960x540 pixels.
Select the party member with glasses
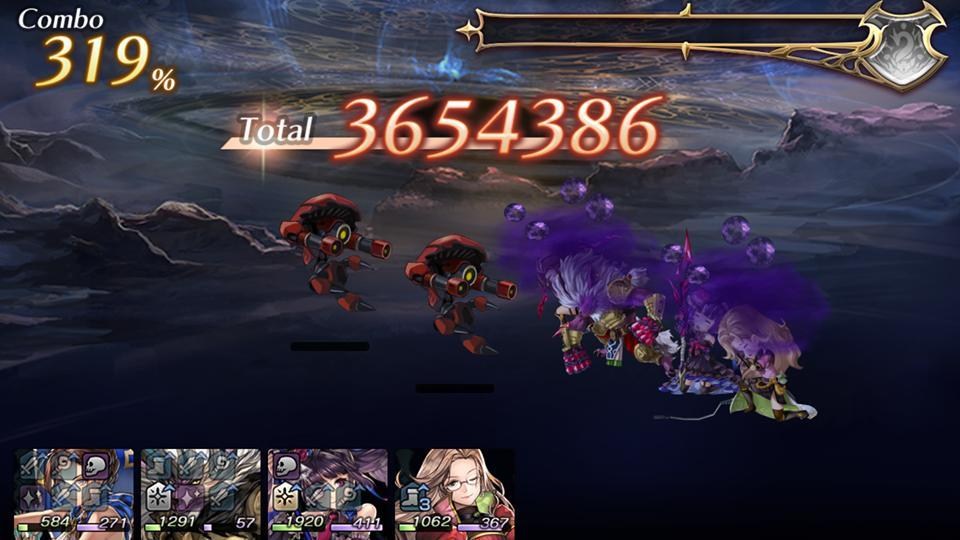click(x=454, y=493)
